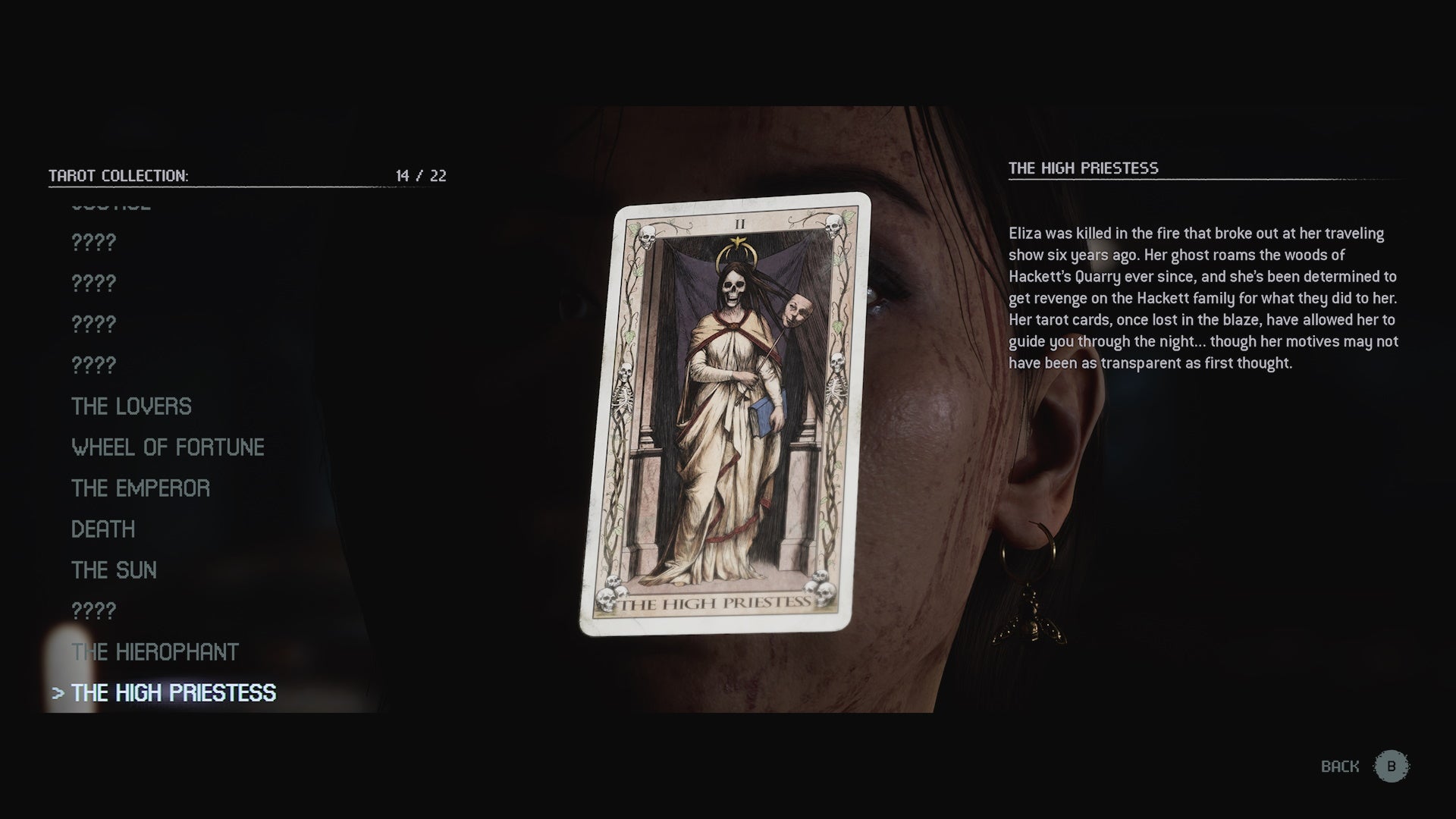Image resolution: width=1456 pixels, height=819 pixels.
Task: Click the first locked ???? card slot
Action: tap(93, 243)
